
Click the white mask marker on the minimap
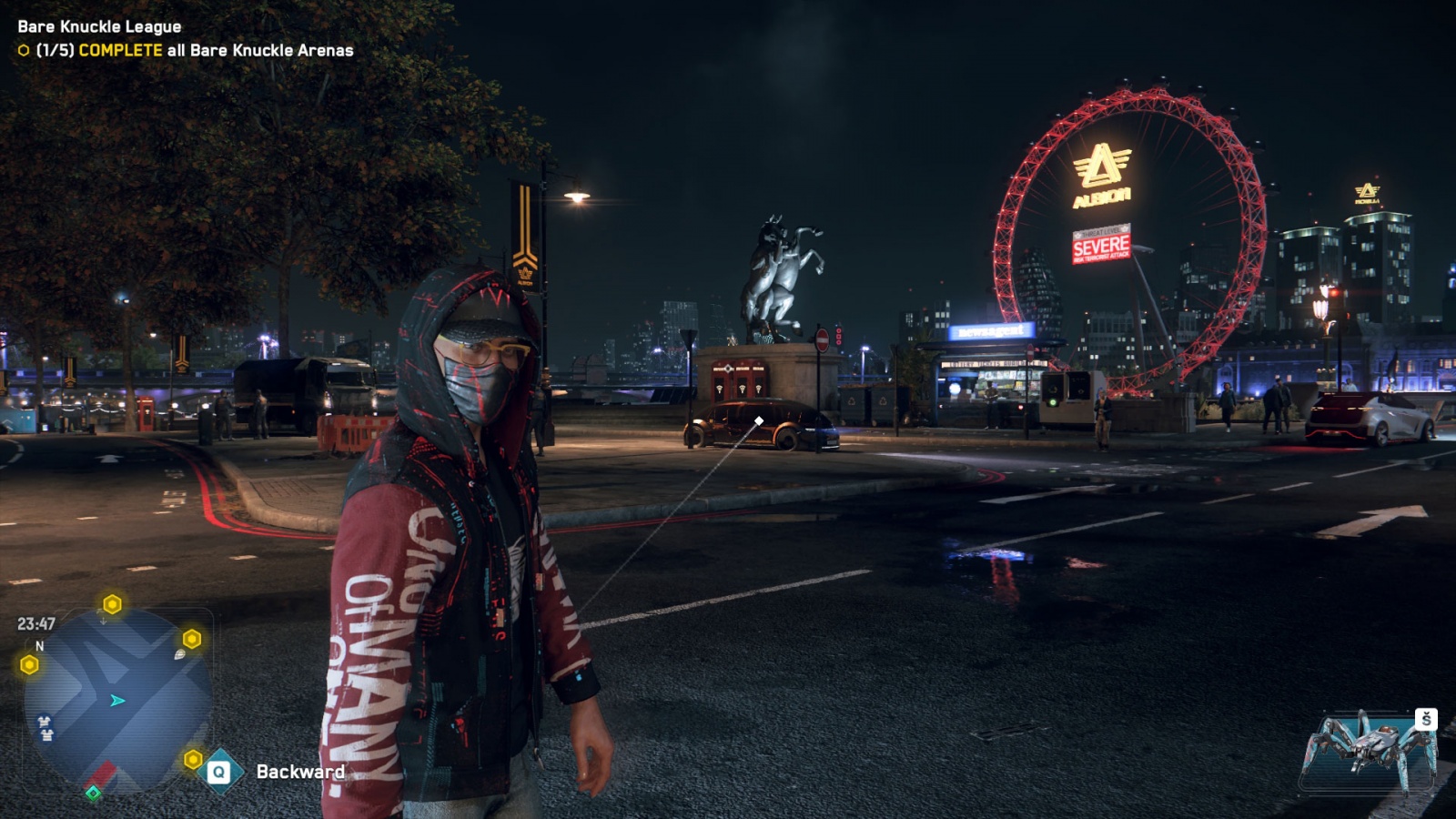tap(45, 727)
